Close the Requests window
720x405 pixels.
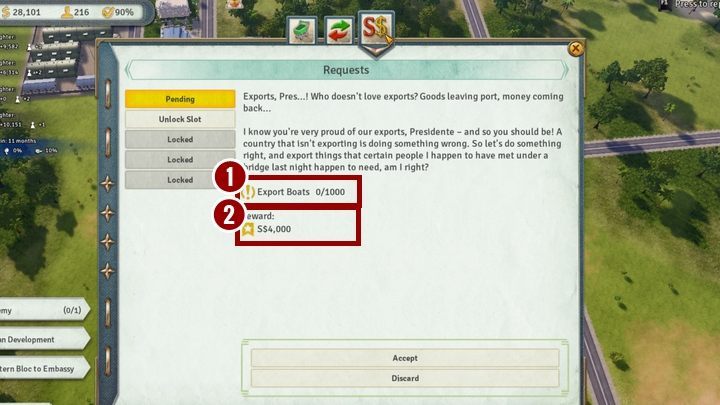point(575,48)
